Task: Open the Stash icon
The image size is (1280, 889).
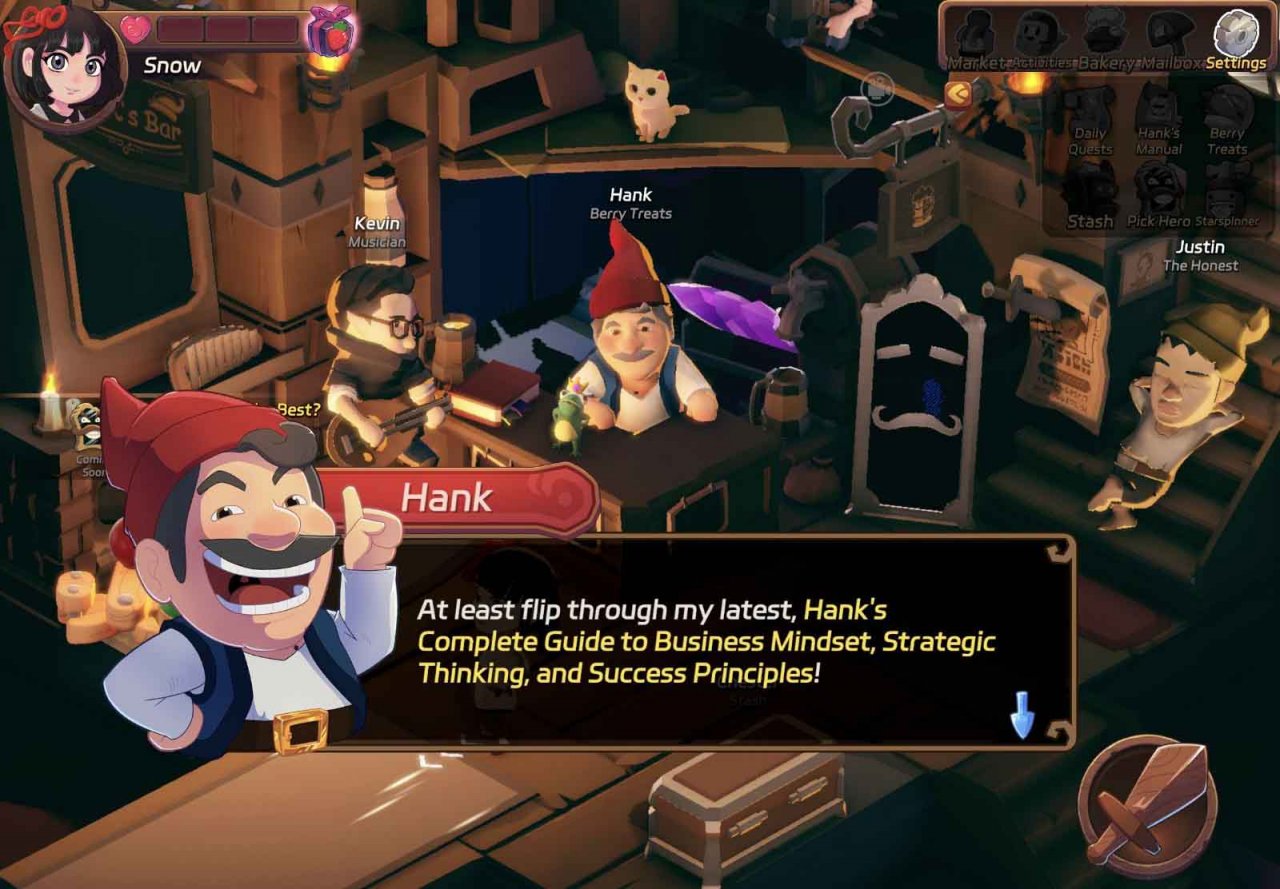Action: [x=1091, y=185]
